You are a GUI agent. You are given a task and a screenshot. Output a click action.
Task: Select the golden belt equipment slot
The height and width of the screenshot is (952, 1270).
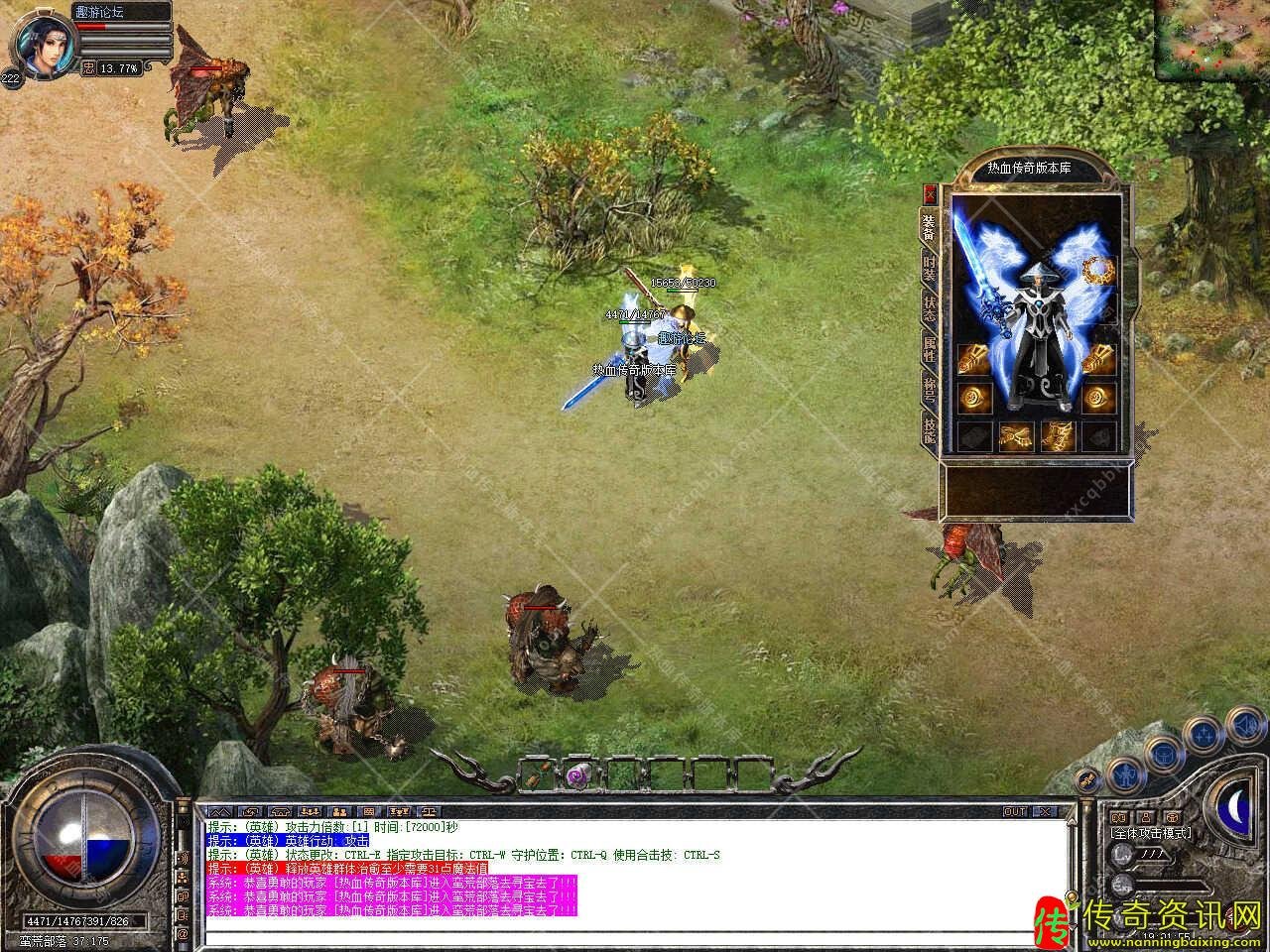pos(1014,435)
